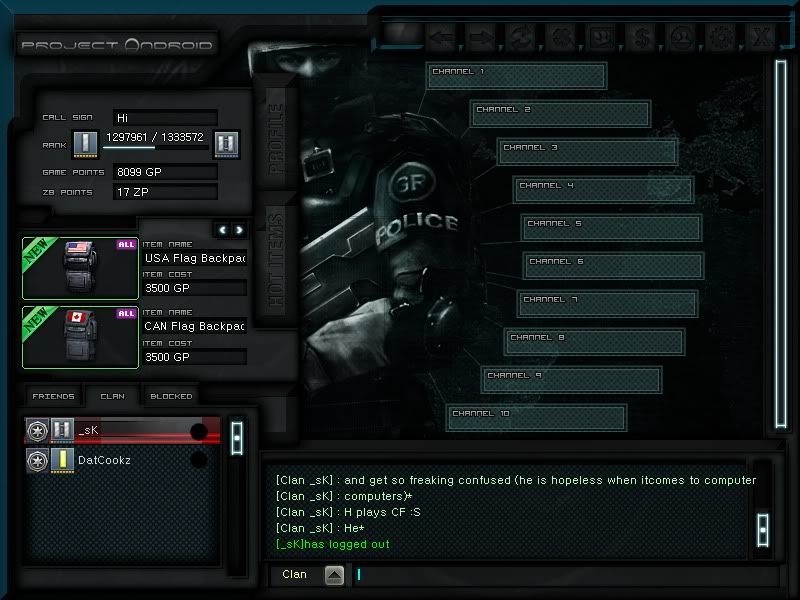Open the shop with the dollar icon
Screen dimensions: 800x600
click(640, 39)
